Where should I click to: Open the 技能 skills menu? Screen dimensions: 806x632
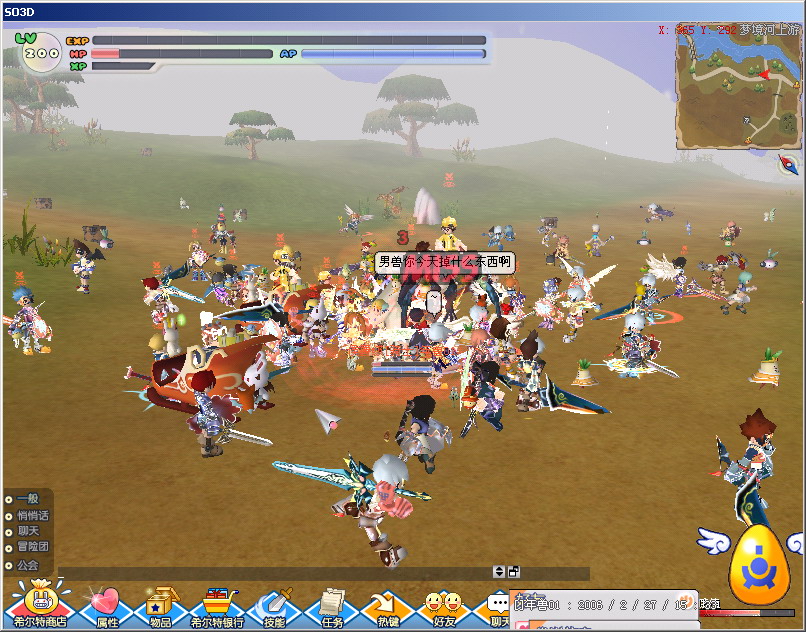273,605
